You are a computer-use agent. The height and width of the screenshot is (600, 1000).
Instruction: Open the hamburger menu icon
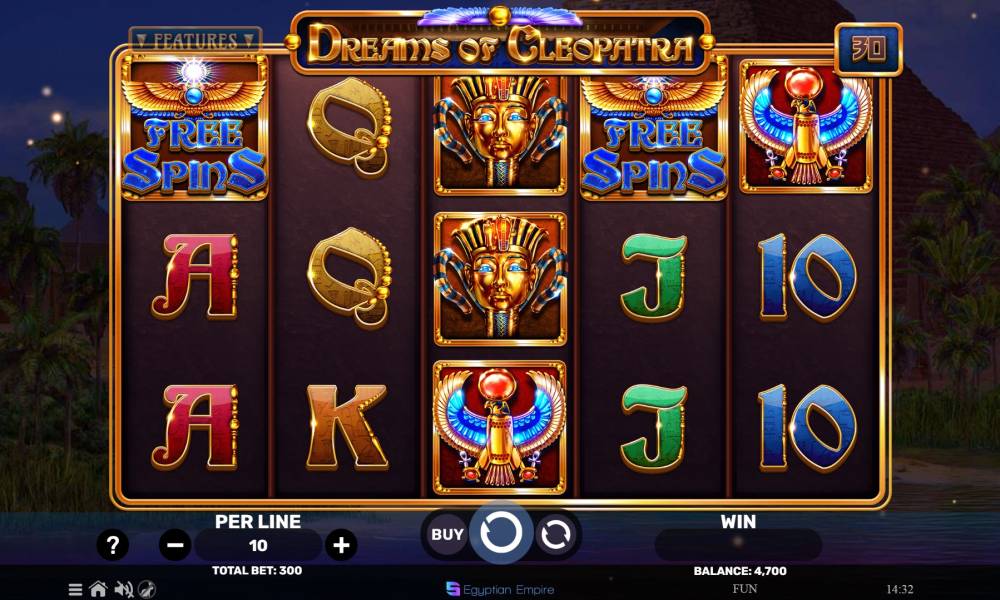pyautogui.click(x=75, y=589)
